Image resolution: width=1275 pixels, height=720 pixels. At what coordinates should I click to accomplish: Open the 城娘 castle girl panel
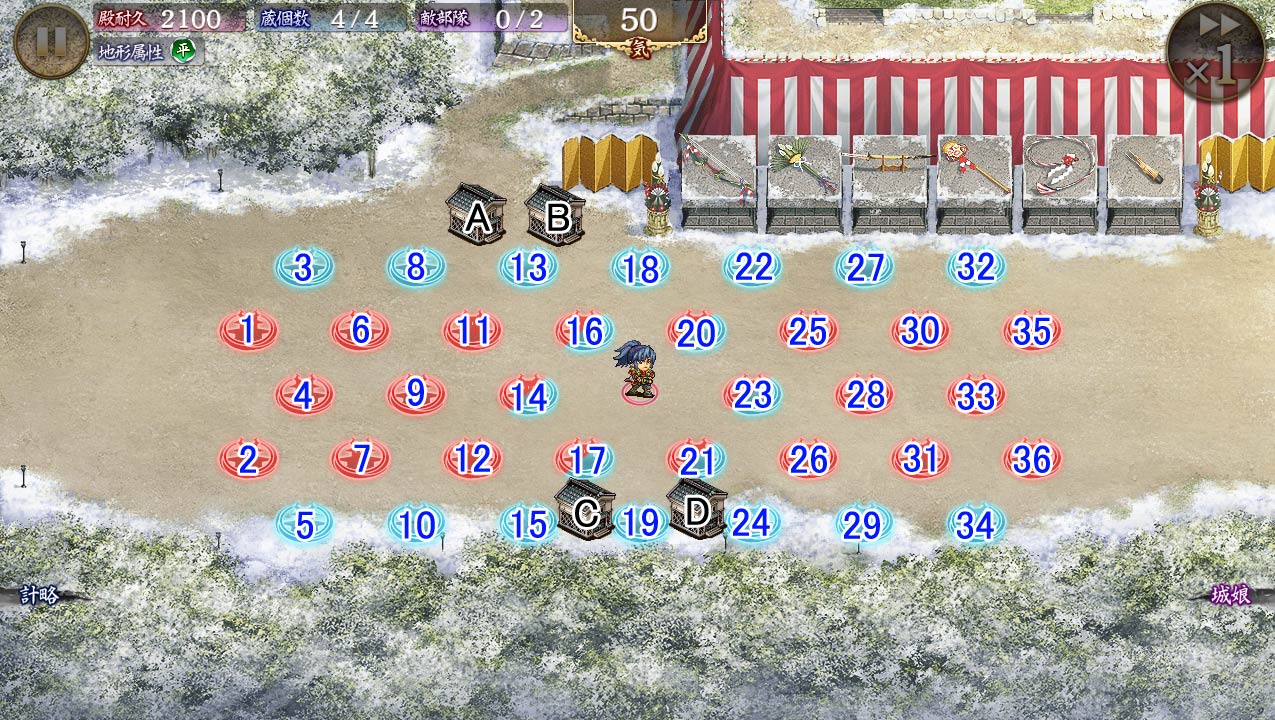[1230, 596]
